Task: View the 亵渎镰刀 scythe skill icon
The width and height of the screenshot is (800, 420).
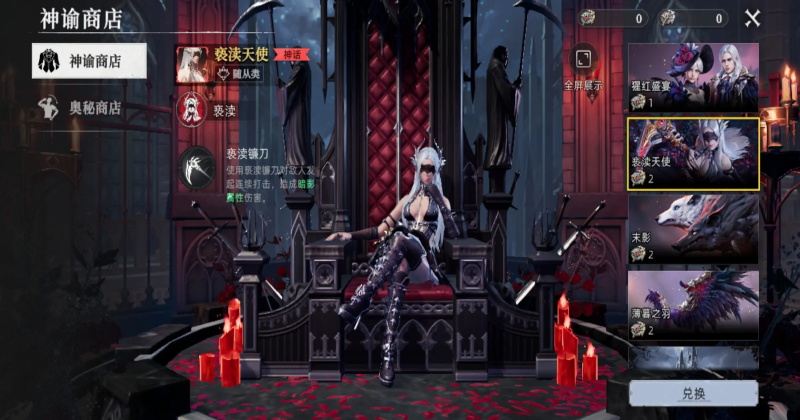Action: pyautogui.click(x=196, y=168)
